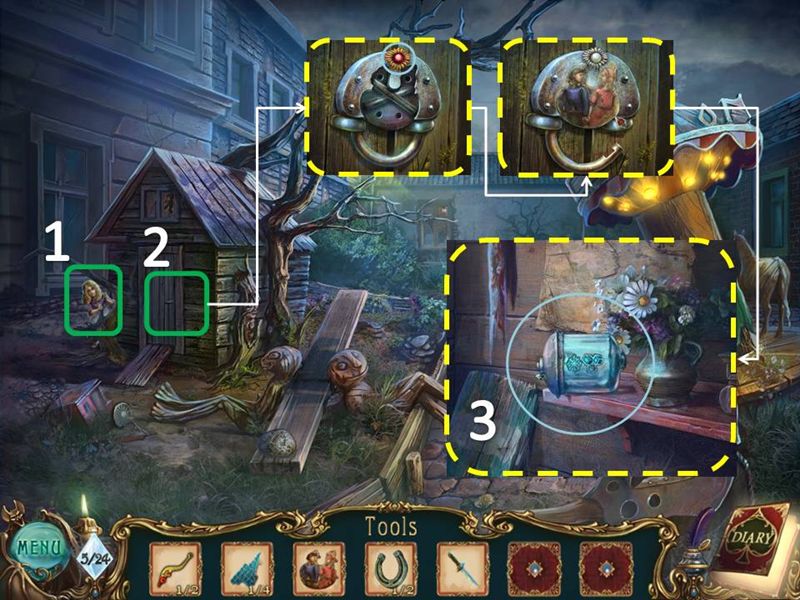Pick the blue dagger tool slot
800x600 pixels.
coord(462,566)
